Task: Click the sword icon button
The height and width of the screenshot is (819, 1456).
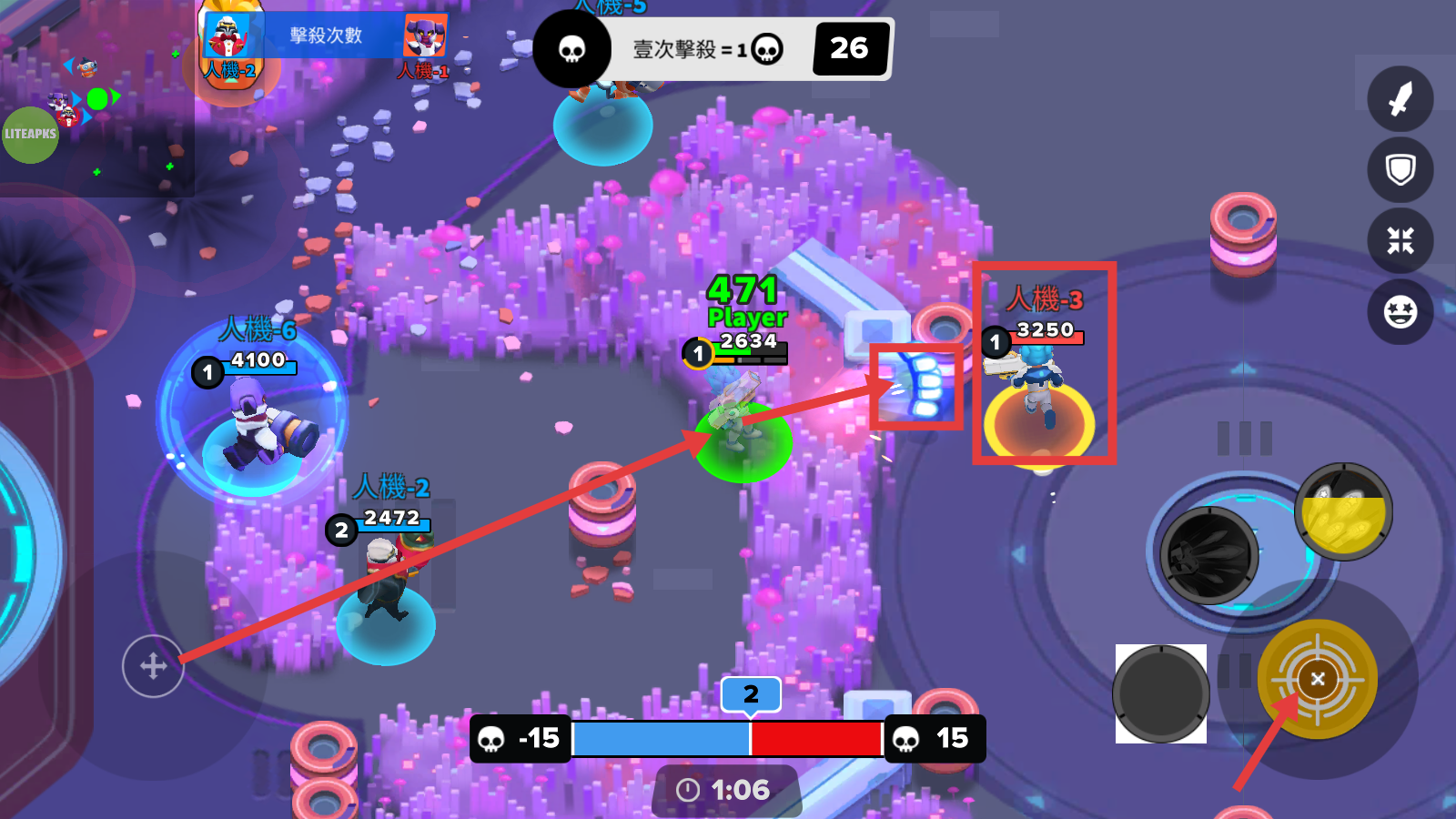Action: [1400, 99]
